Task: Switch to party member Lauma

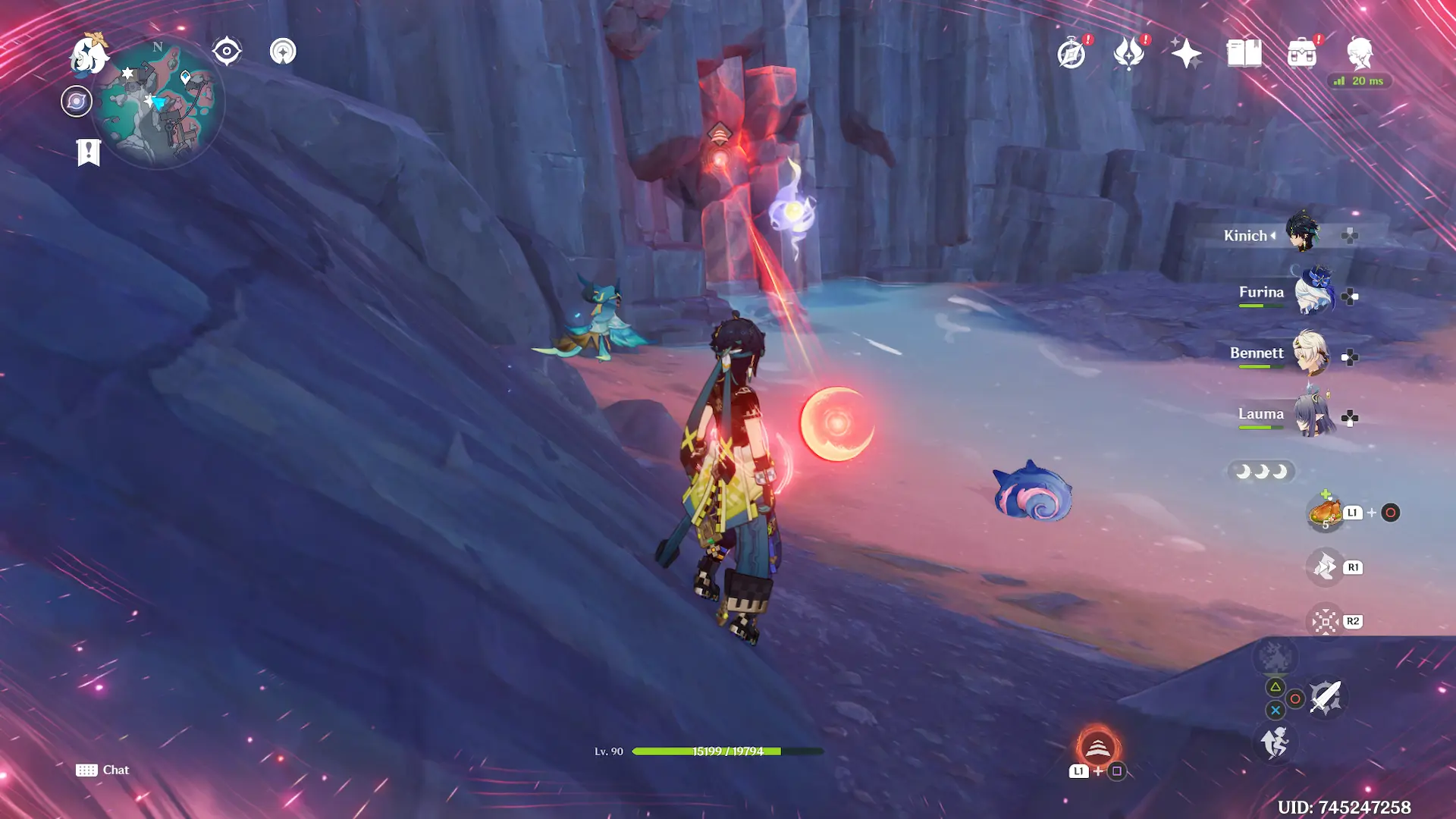Action: [x=1313, y=415]
